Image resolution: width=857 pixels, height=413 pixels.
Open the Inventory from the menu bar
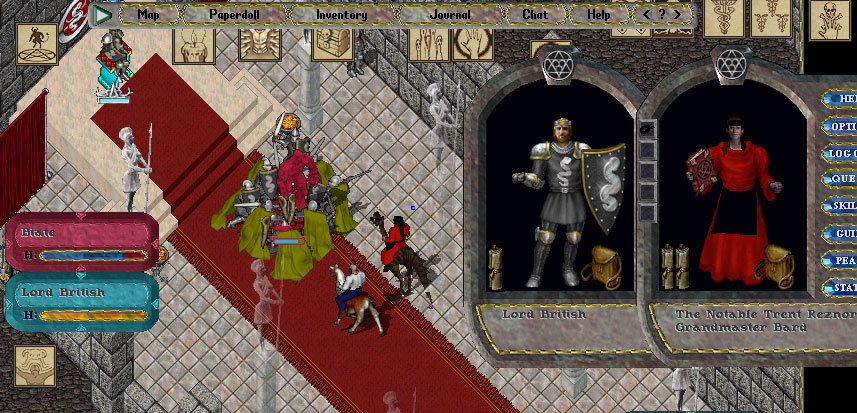[x=341, y=15]
